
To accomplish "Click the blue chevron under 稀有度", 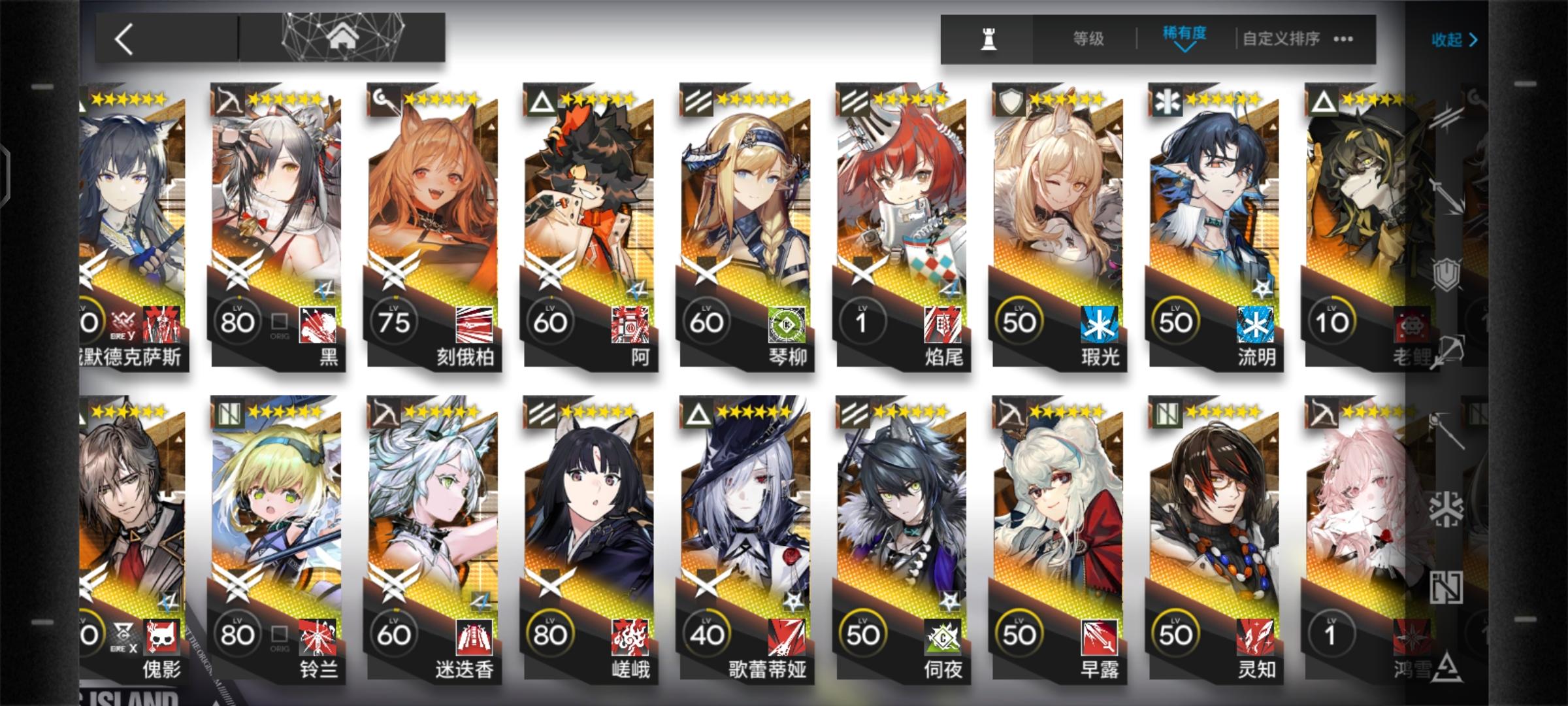I will pos(1185,48).
